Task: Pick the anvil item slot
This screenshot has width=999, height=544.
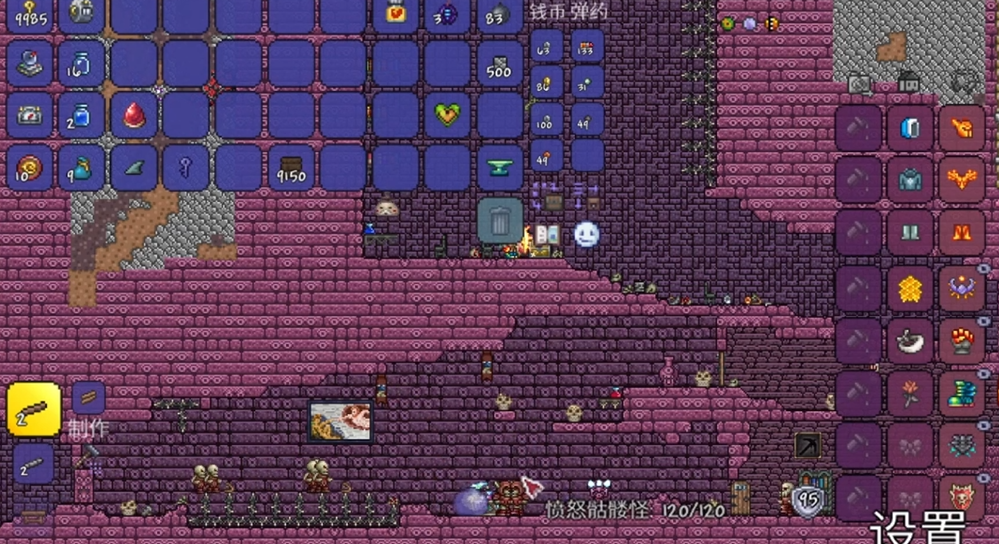Action: click(499, 167)
